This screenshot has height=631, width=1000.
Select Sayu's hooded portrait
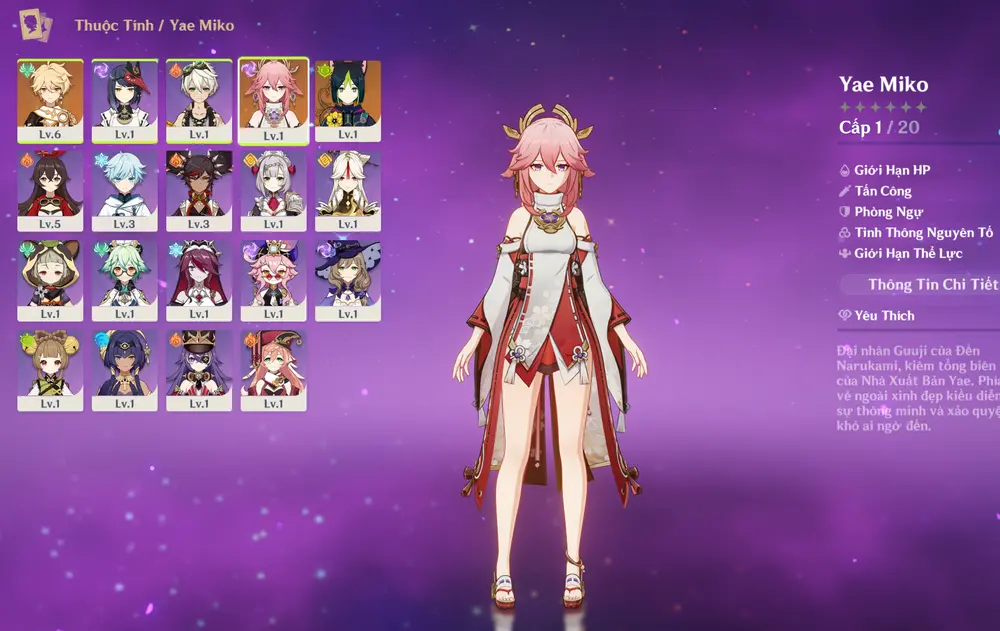(x=50, y=277)
